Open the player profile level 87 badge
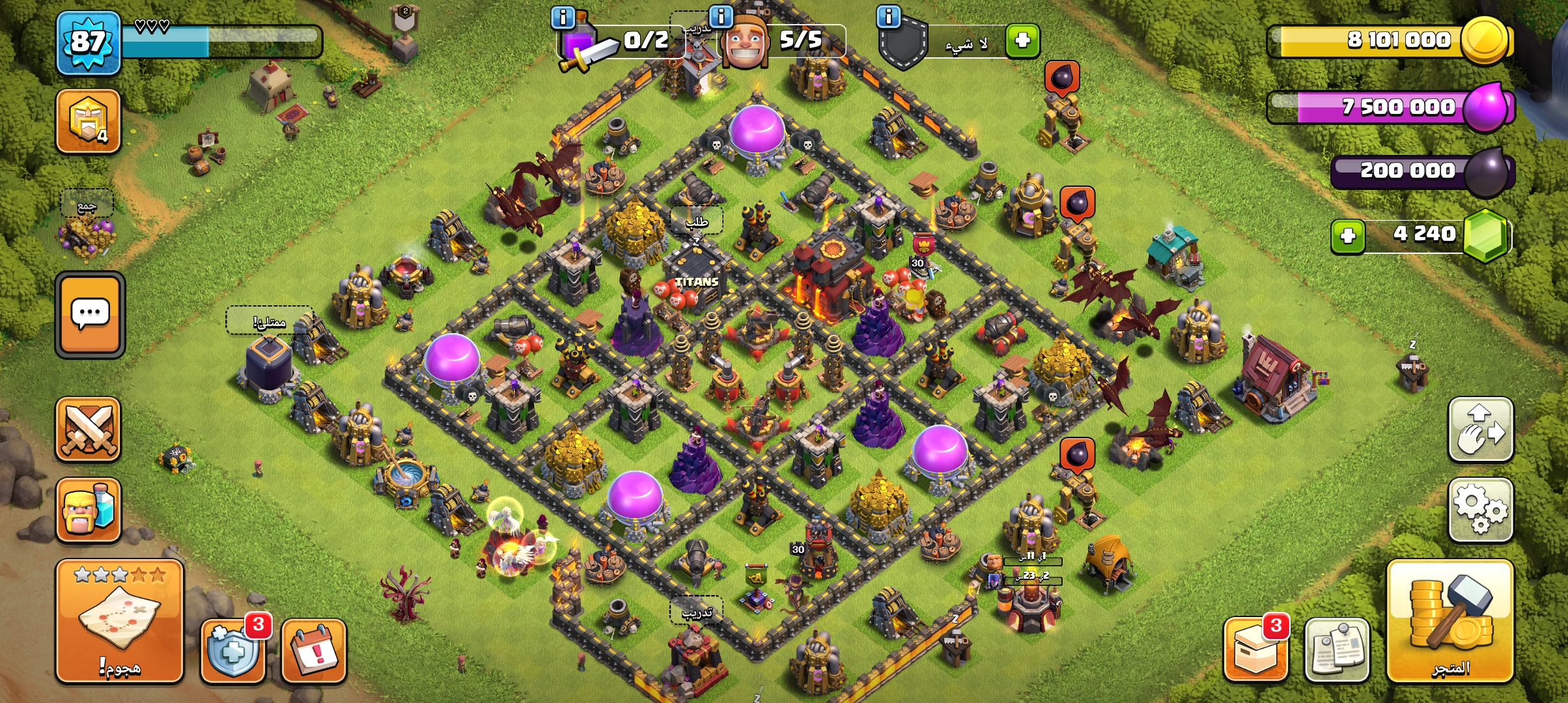Screen dimensions: 1568x703 pyautogui.click(x=89, y=42)
